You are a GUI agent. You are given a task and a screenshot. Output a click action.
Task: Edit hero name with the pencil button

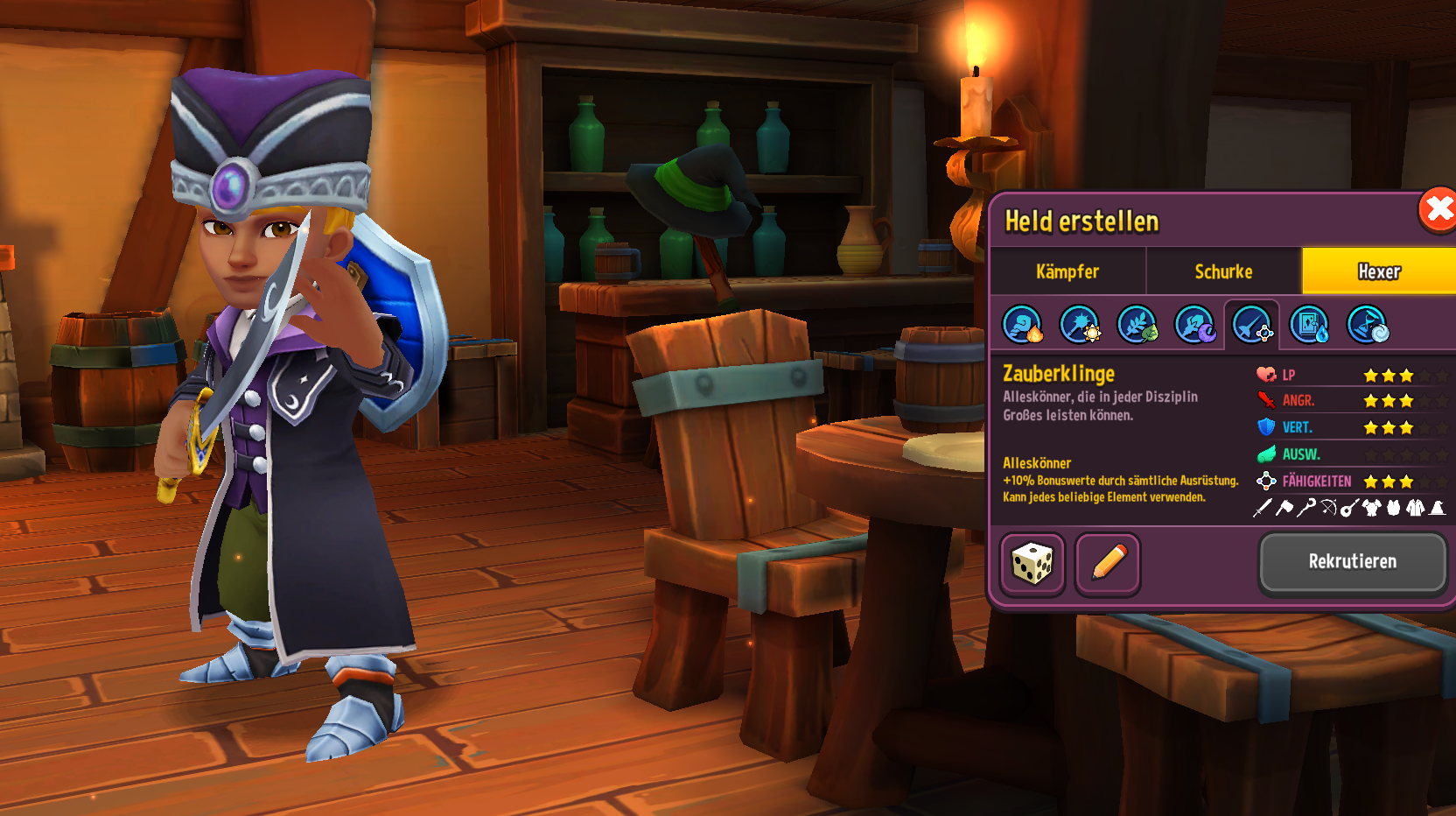click(x=1108, y=564)
